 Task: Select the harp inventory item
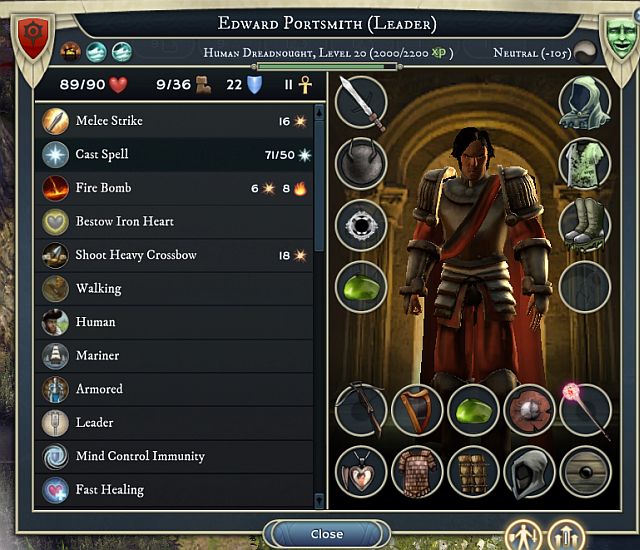(x=417, y=410)
